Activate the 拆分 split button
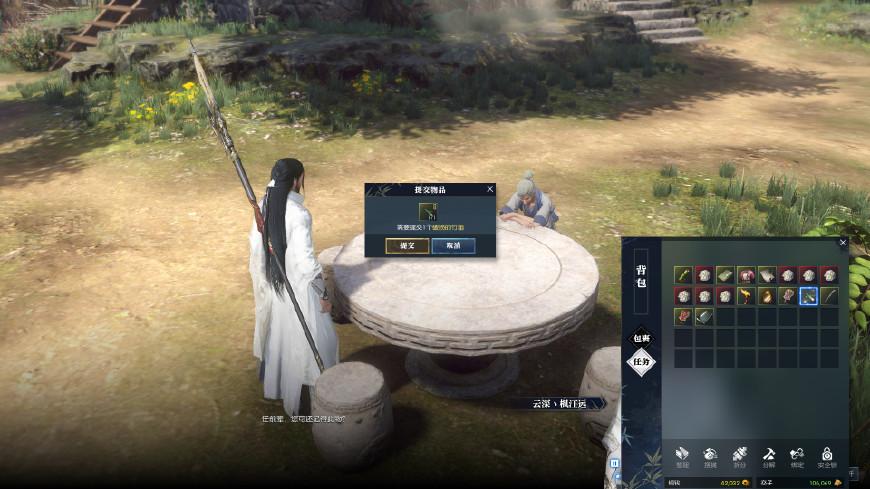 coord(740,455)
